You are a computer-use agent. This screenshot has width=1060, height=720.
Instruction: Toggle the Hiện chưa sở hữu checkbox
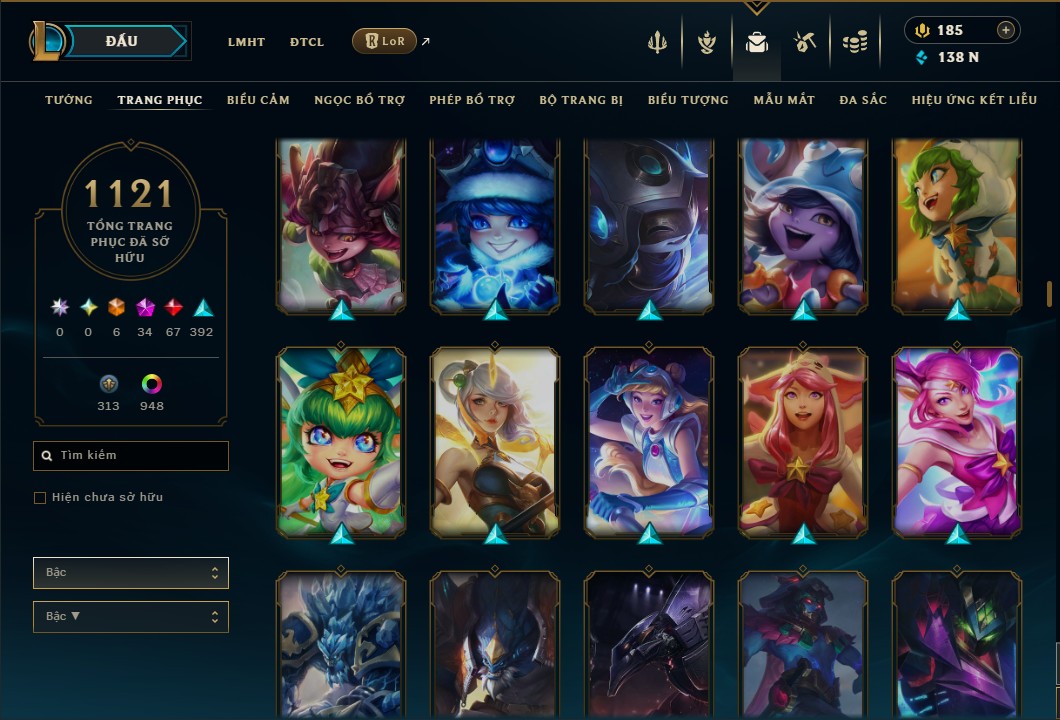click(40, 498)
